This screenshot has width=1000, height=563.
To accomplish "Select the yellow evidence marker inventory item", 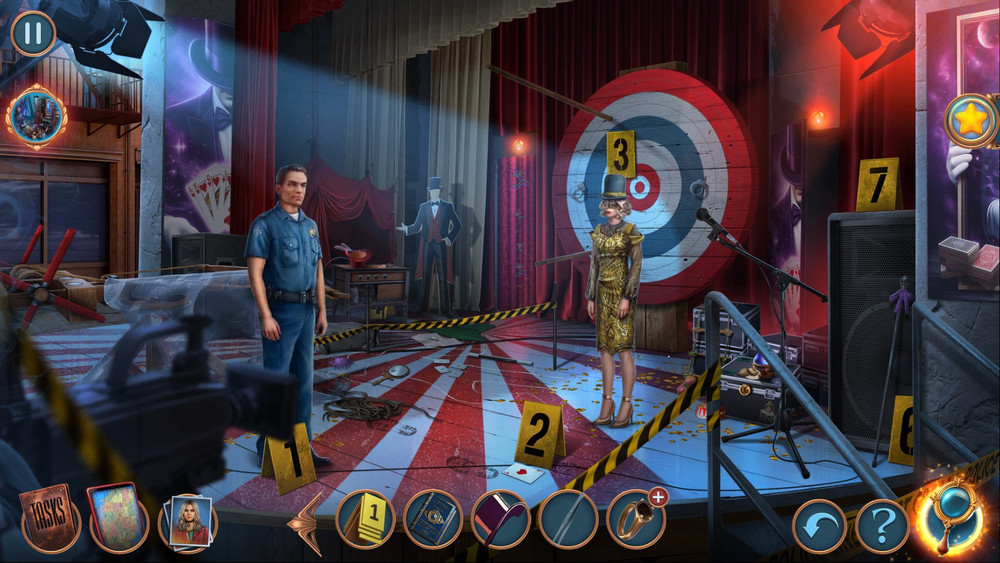I will click(365, 520).
